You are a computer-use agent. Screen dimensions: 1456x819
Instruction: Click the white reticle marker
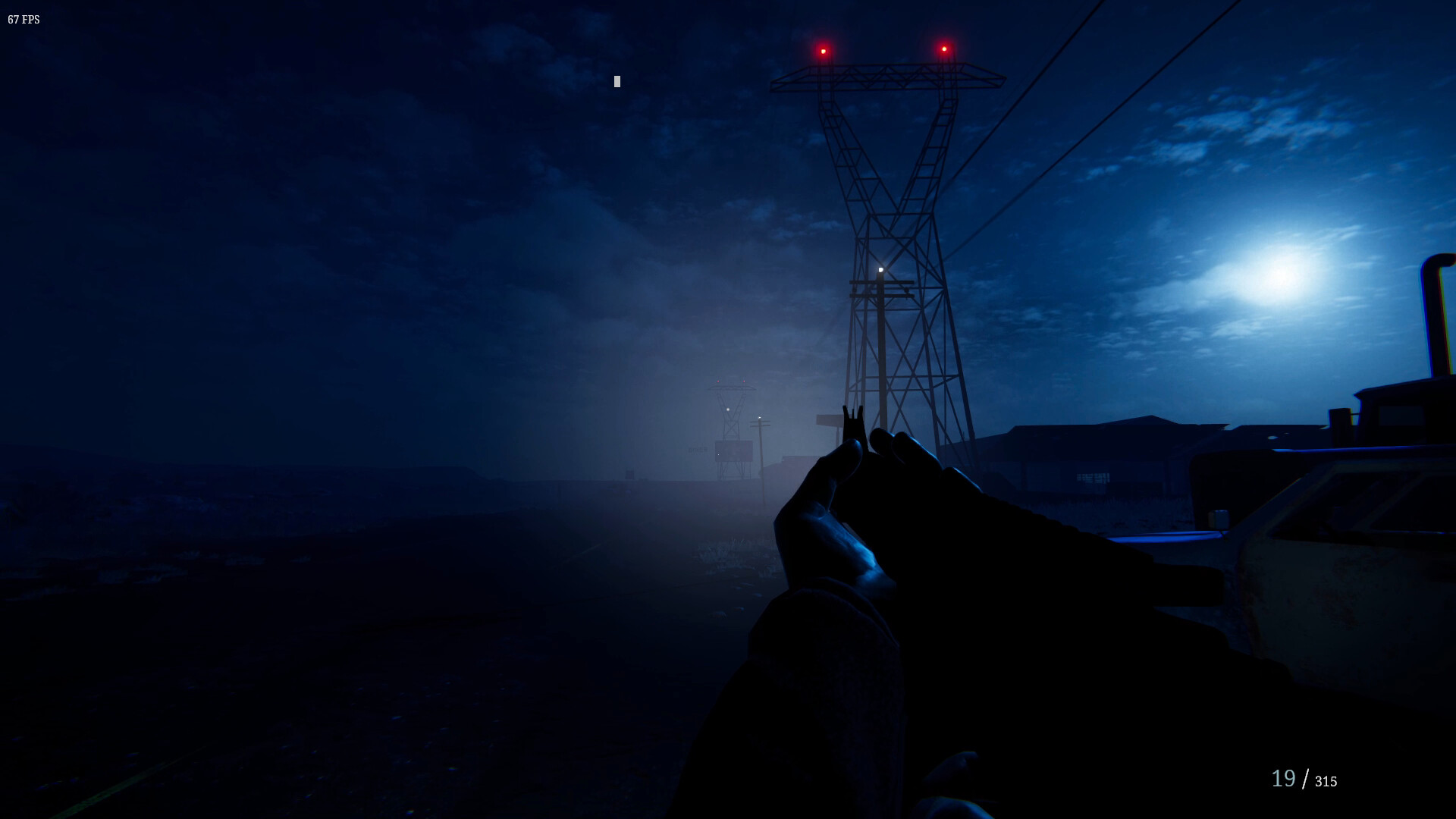[617, 81]
